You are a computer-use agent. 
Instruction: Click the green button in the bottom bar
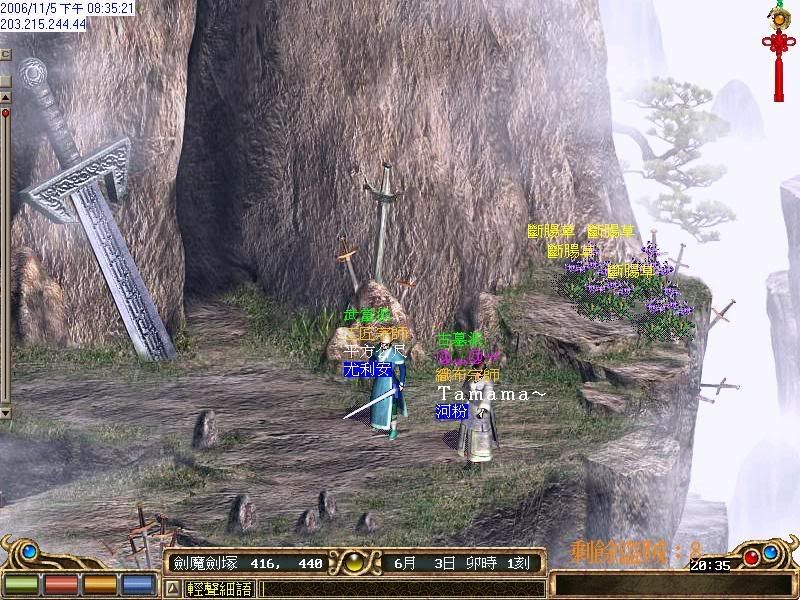tap(20, 582)
